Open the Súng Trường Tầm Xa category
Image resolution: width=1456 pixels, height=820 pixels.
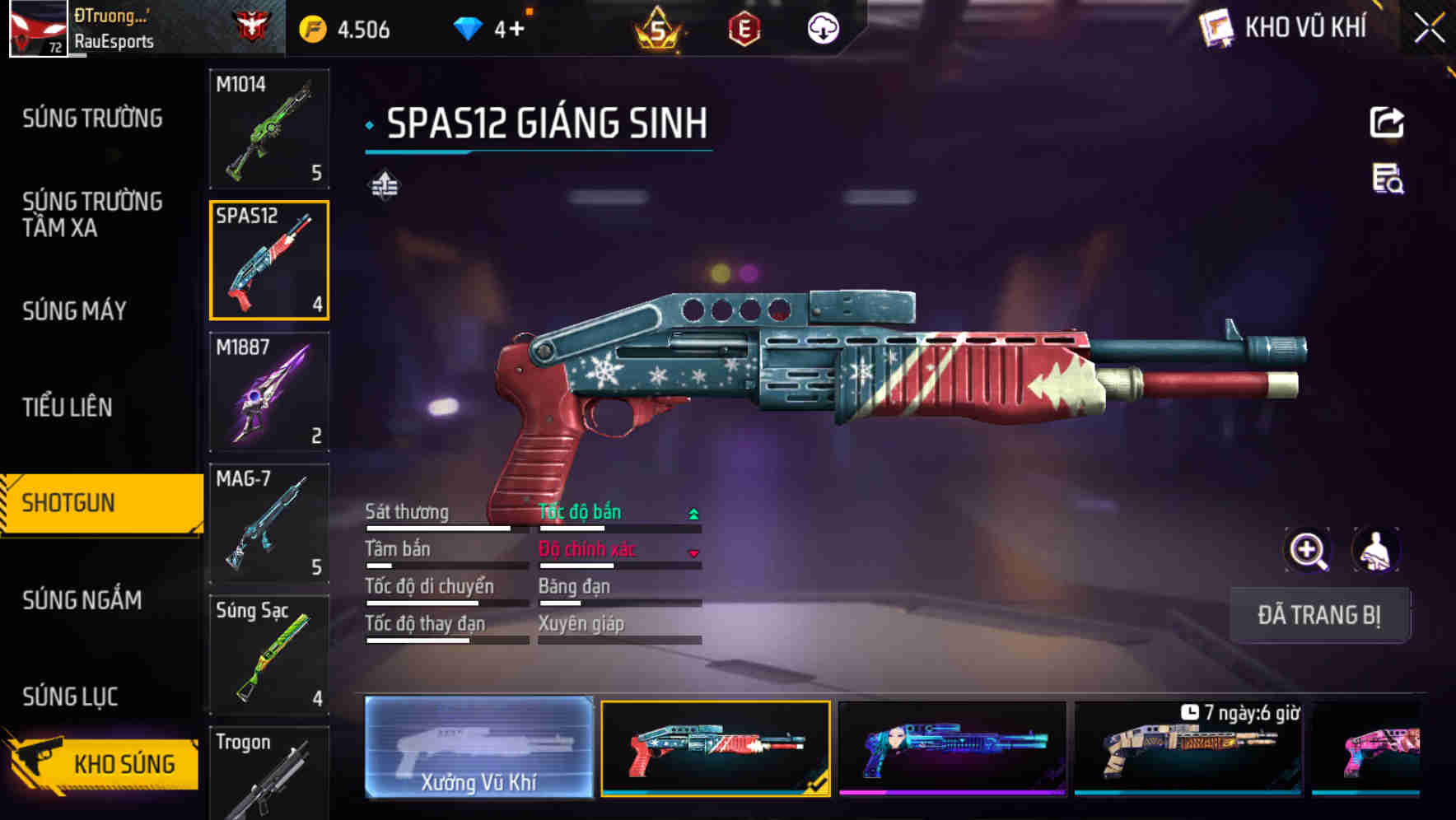92,214
